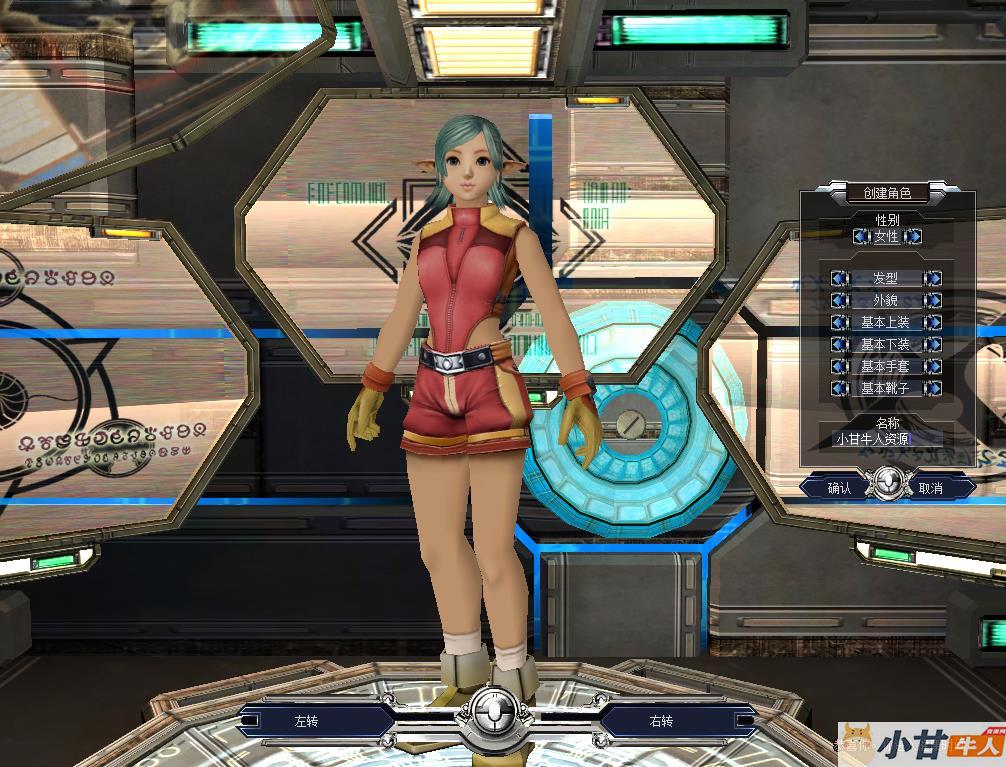Screen dimensions: 1006x767
Task: Select previous face with 外貌 left arrow
Action: (840, 301)
